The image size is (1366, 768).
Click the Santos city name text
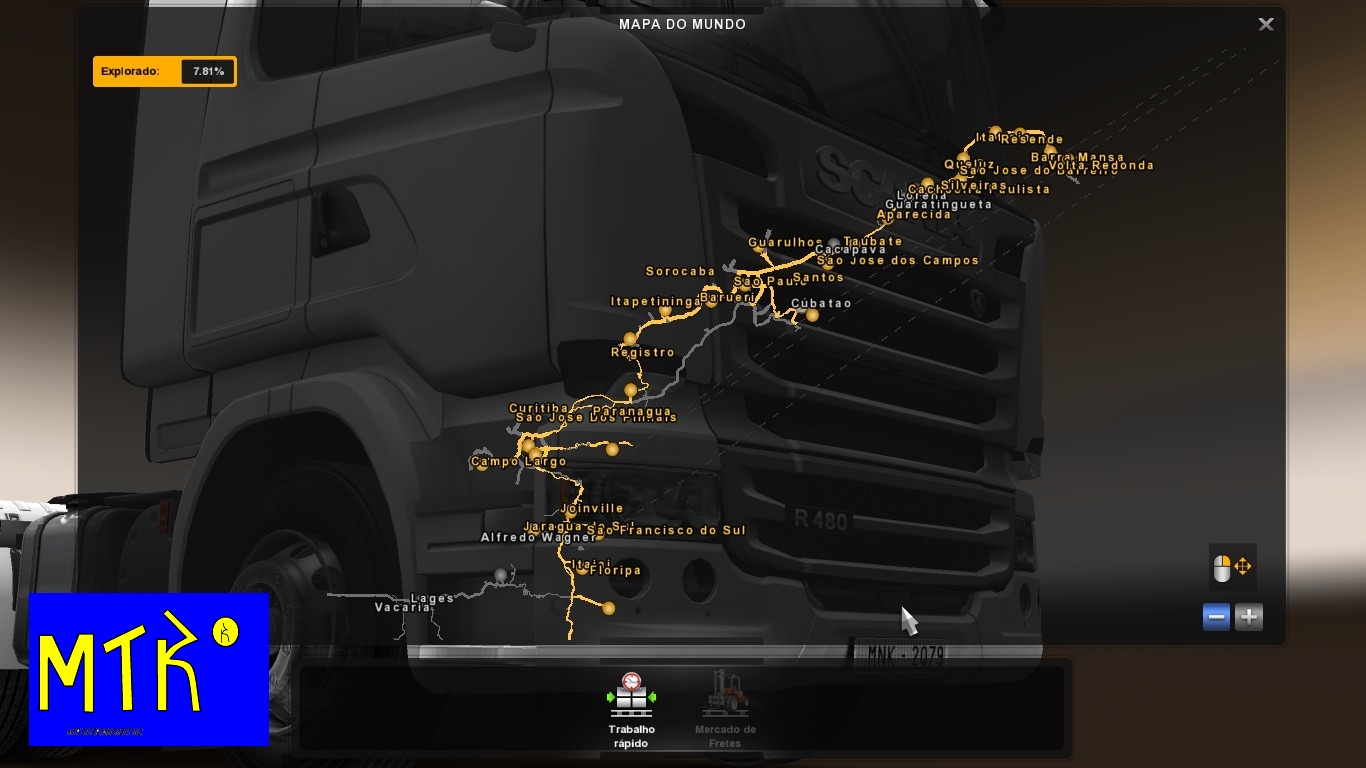point(818,277)
